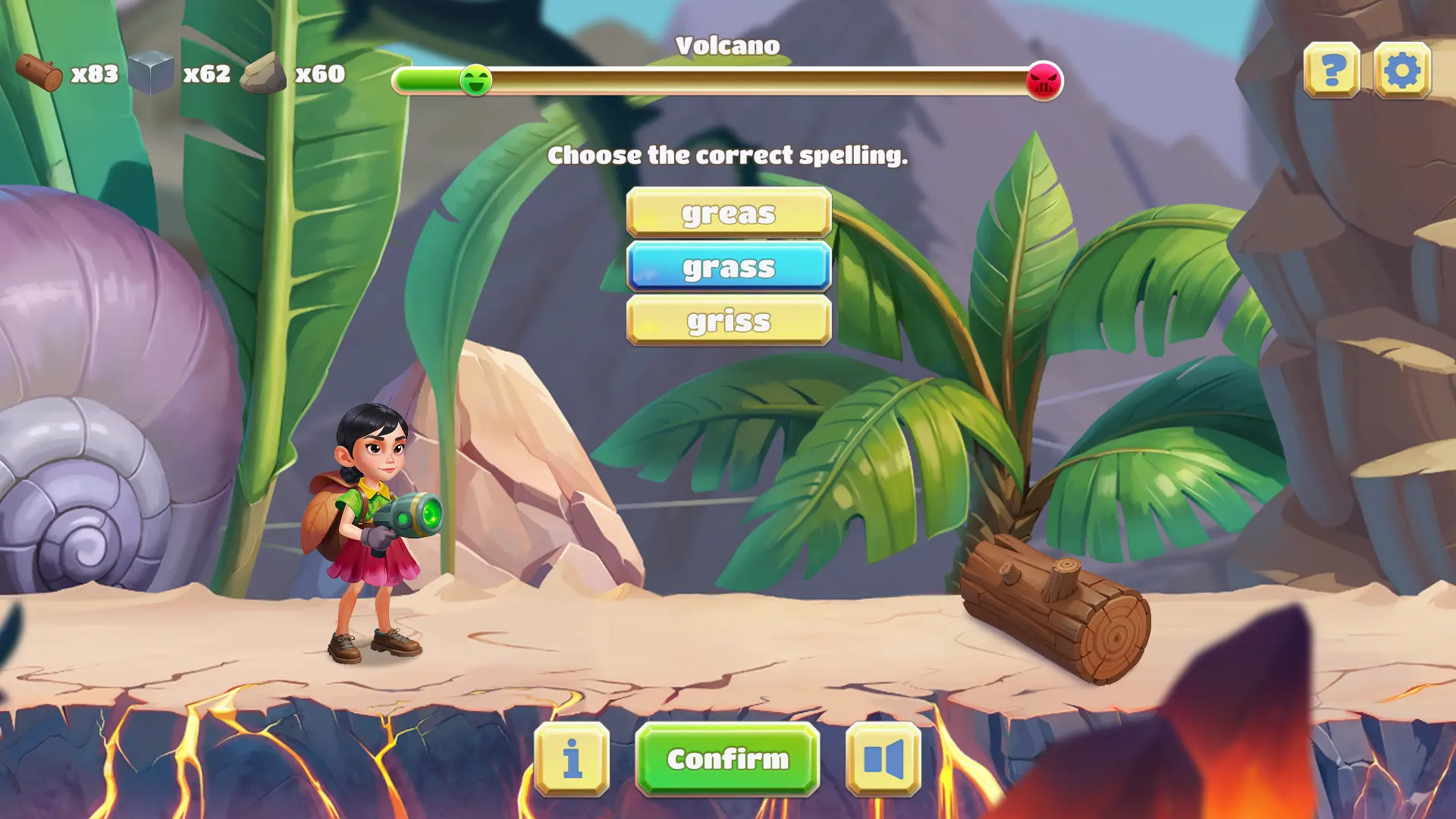Click the rock counter 'x60' label
1456x819 pixels.
319,74
